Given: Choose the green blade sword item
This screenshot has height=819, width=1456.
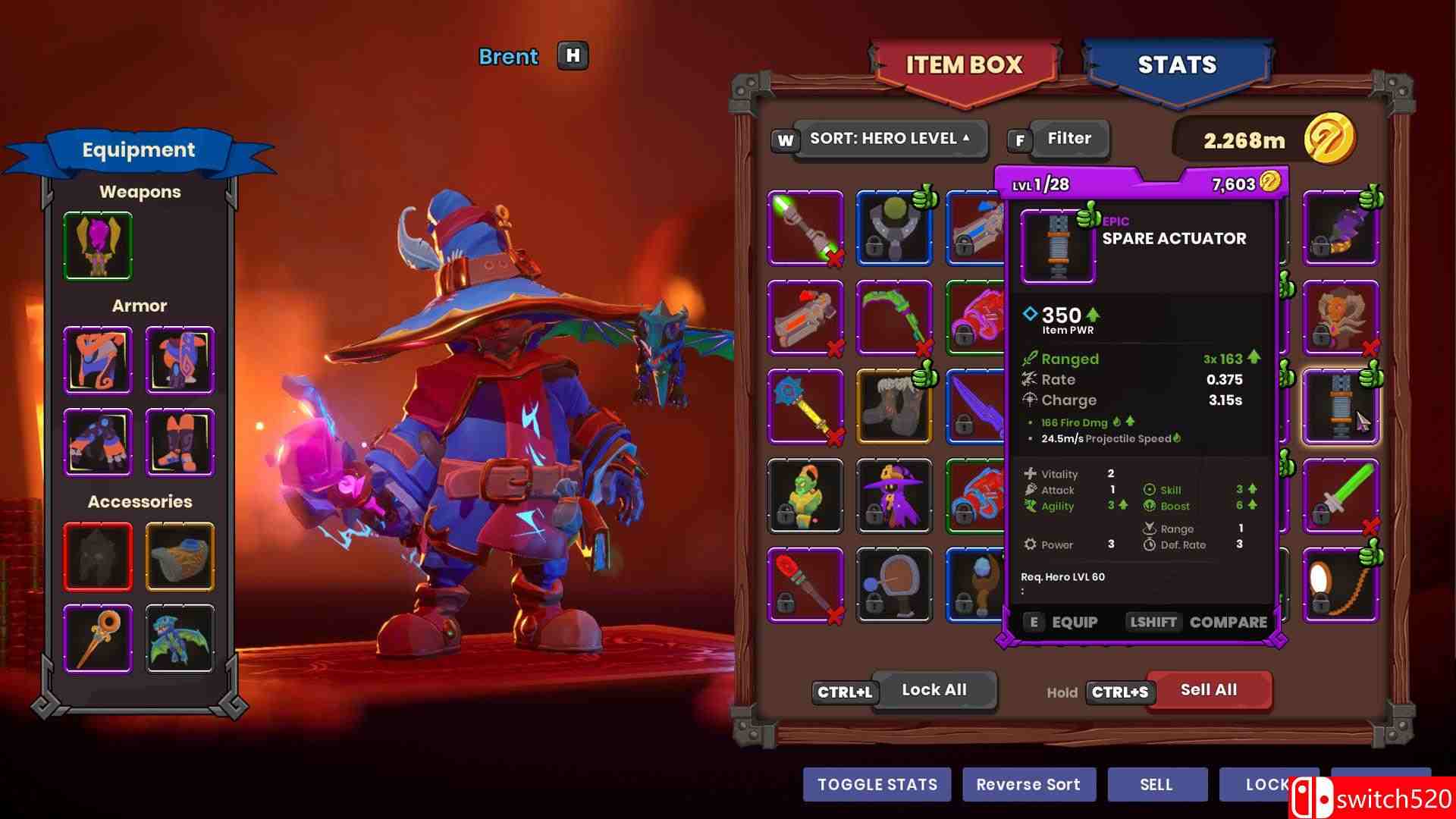Looking at the screenshot, I should 1341,496.
